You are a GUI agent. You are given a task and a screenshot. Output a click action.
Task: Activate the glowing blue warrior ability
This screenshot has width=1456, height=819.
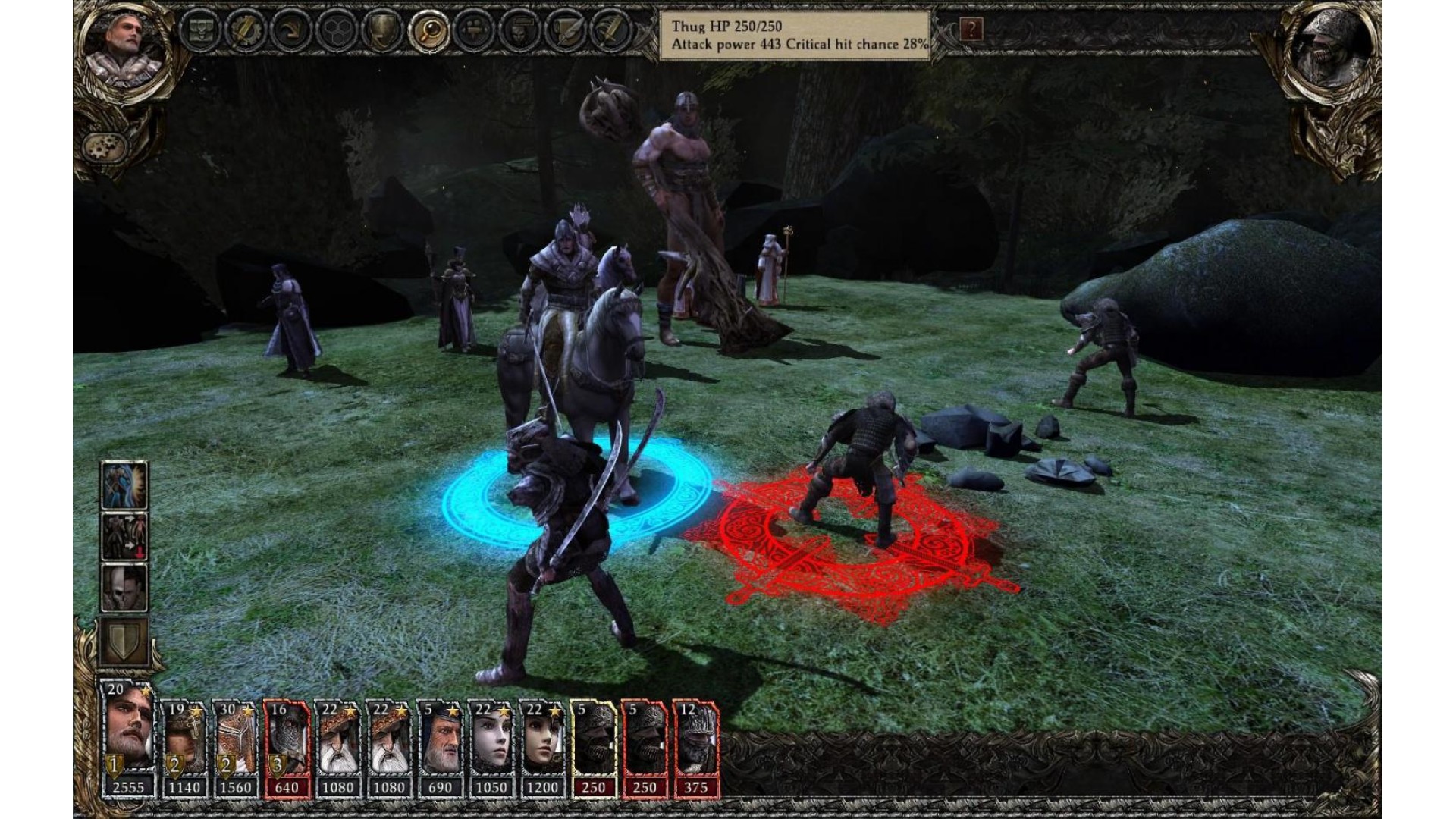(124, 485)
